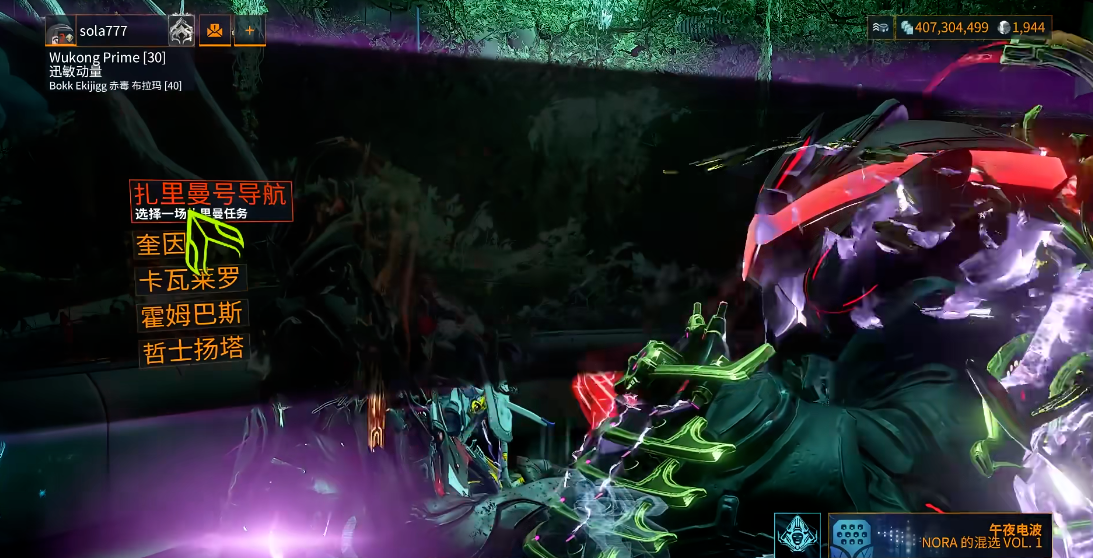Screen dimensions: 1093x558
Task: Open the Nightwave 午夜电波 panel
Action: (x=940, y=535)
